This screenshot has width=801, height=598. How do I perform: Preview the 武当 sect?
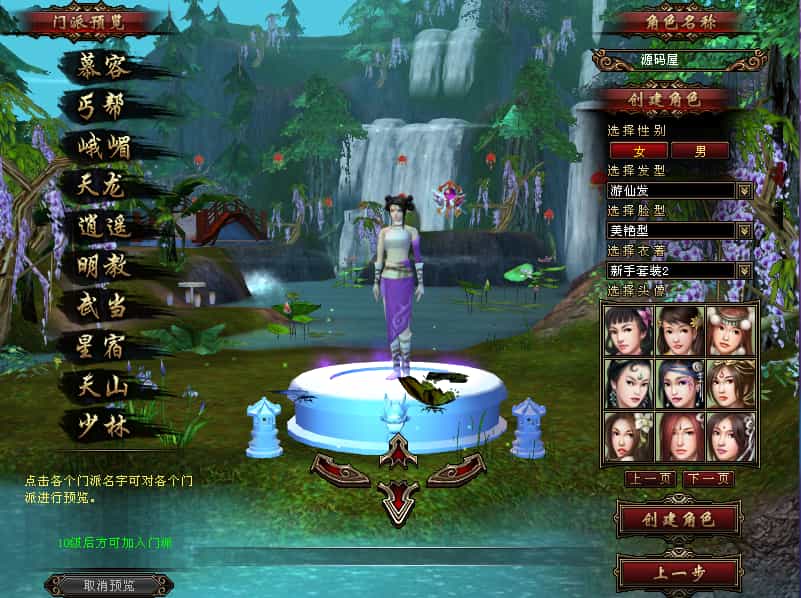tap(104, 306)
